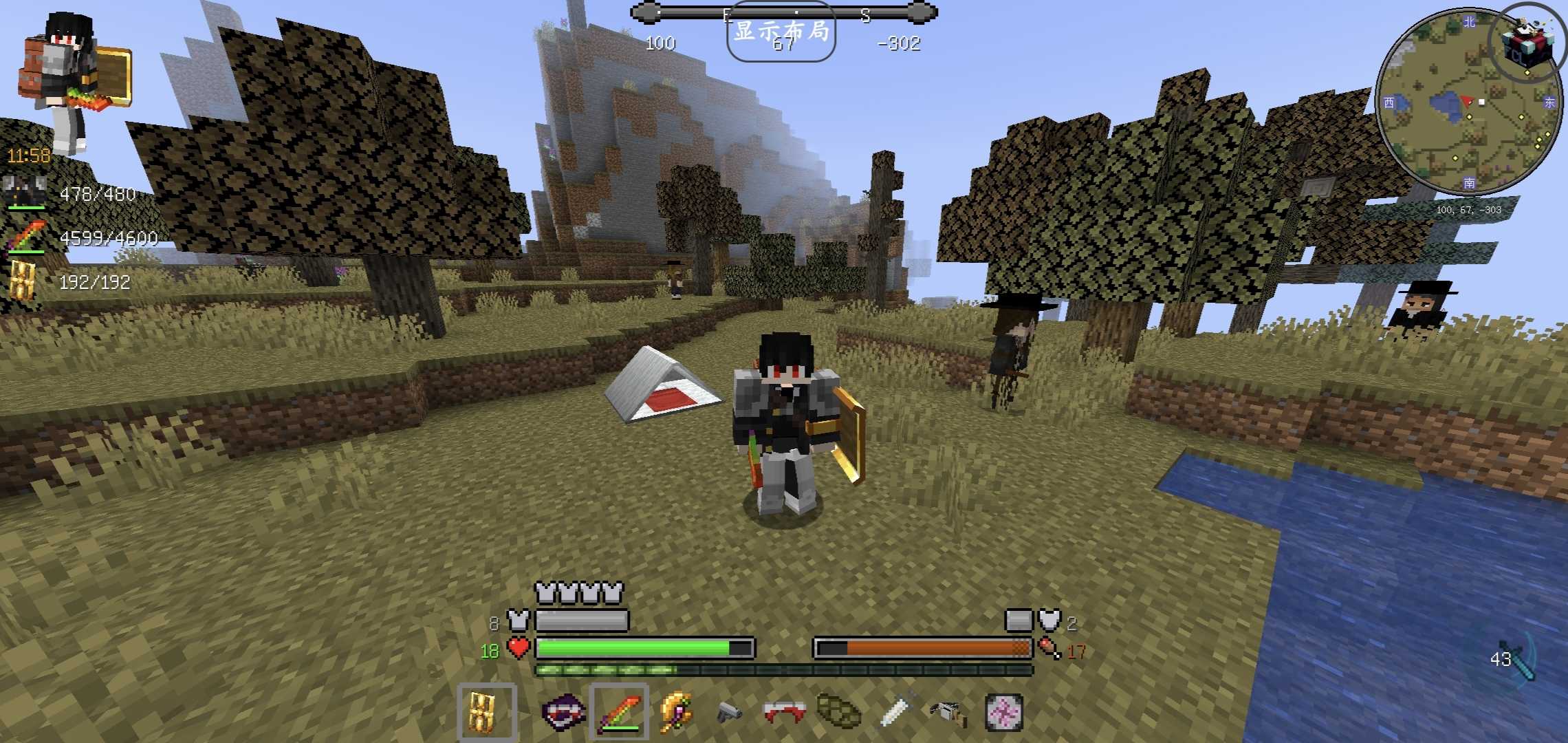Tap the 显示布局 button
This screenshot has width=1568, height=743.
781,32
